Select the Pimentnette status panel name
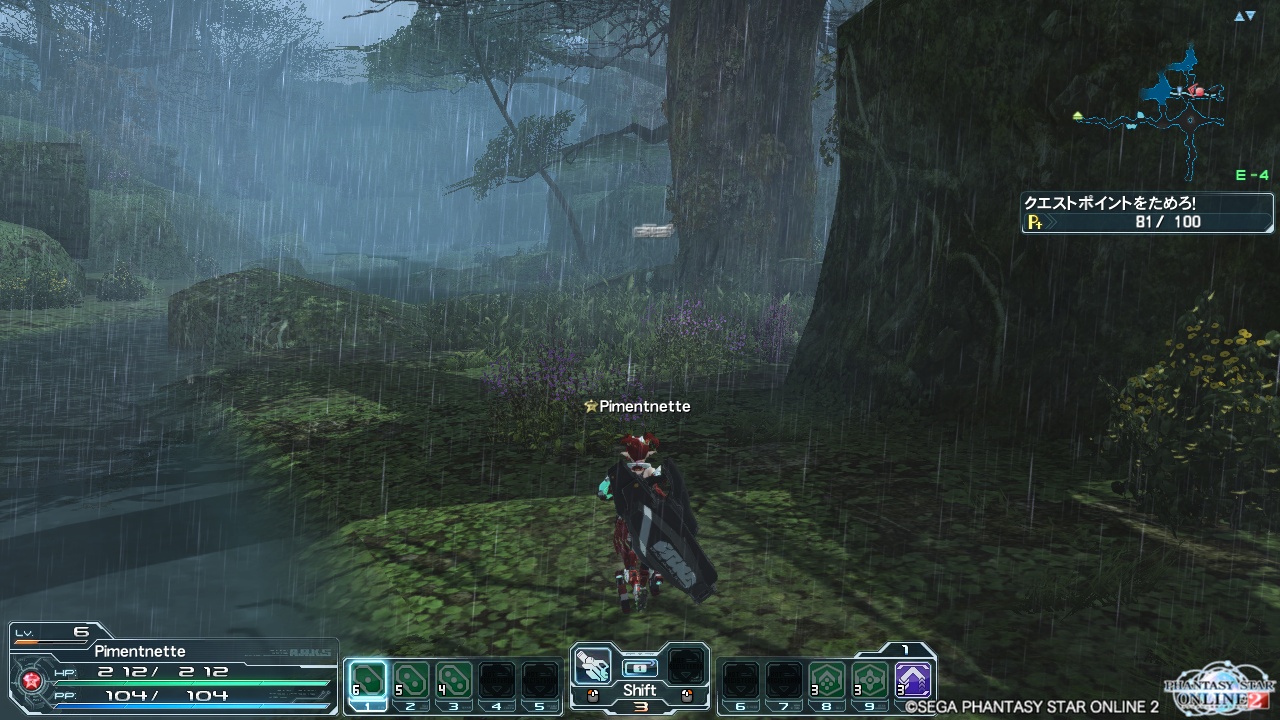This screenshot has width=1280, height=720. pyautogui.click(x=140, y=651)
